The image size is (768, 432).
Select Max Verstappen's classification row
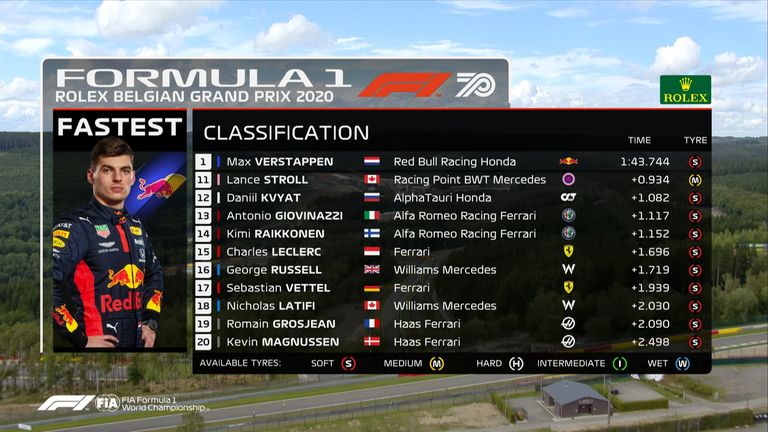click(450, 161)
